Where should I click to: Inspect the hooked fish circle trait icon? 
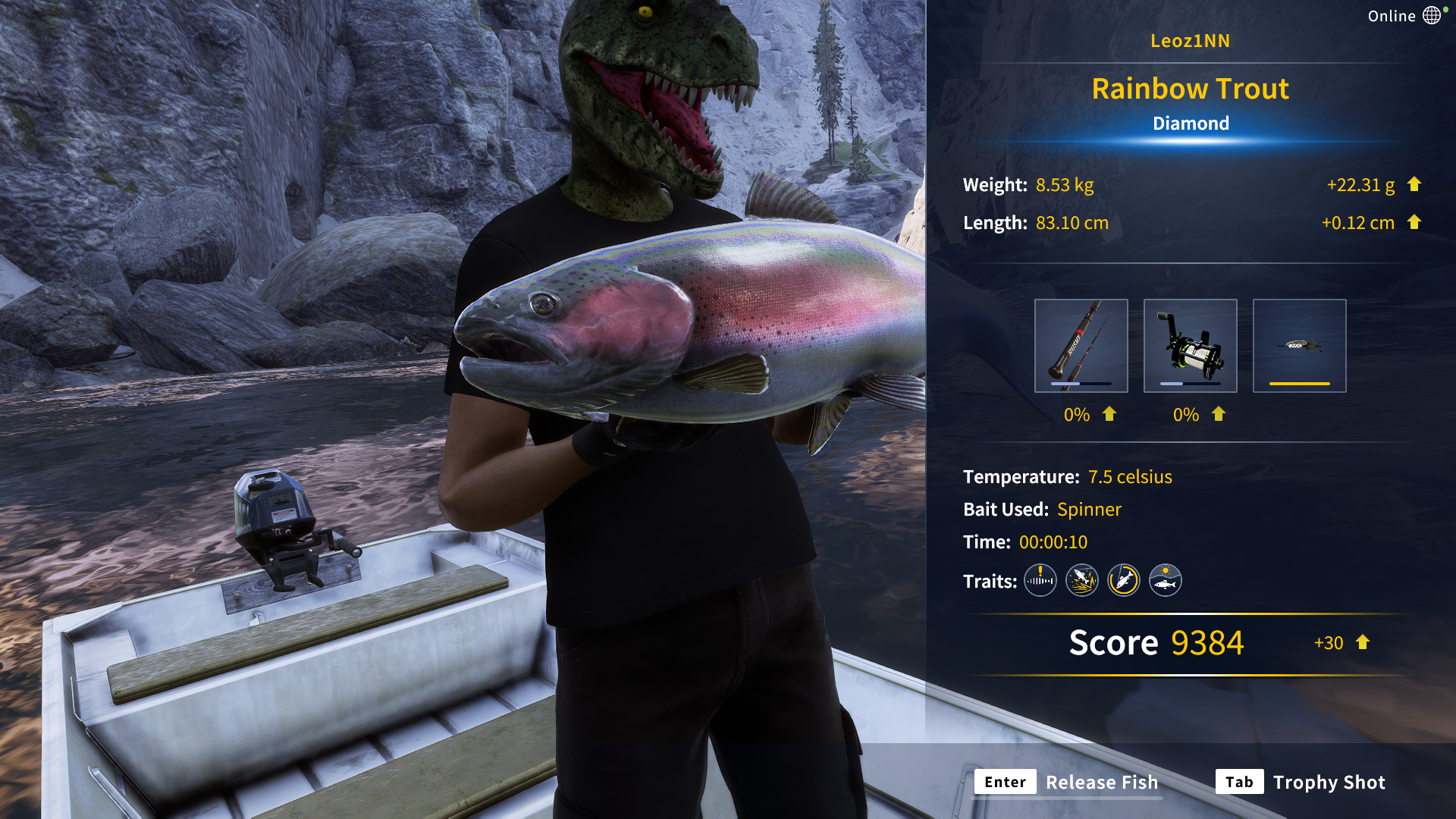[1123, 581]
